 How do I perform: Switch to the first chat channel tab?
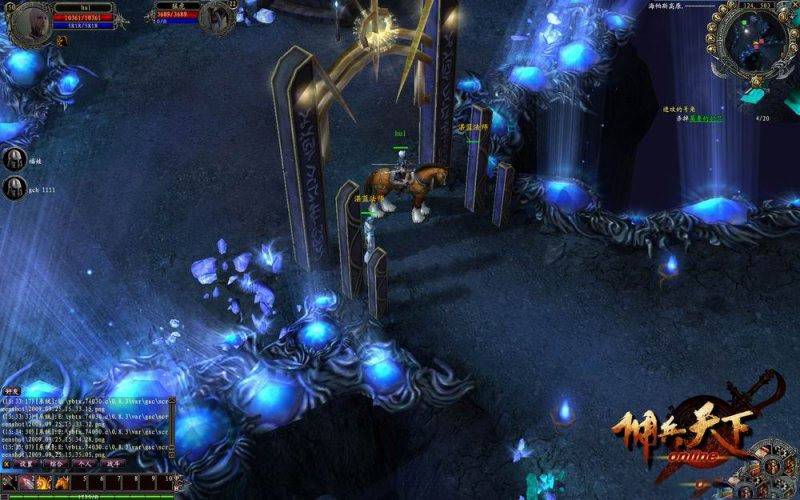click(x=28, y=464)
